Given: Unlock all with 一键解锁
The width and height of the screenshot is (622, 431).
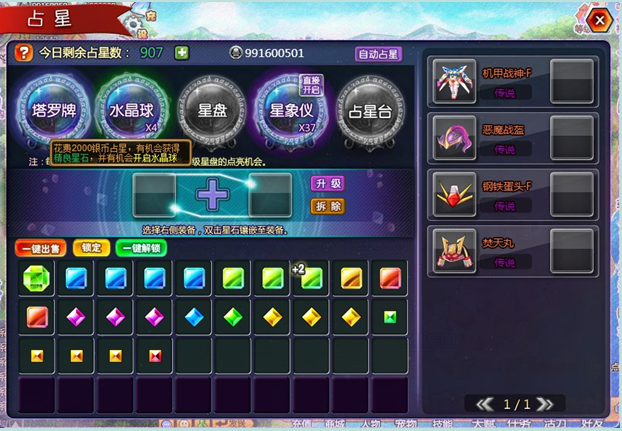Looking at the screenshot, I should (x=142, y=248).
